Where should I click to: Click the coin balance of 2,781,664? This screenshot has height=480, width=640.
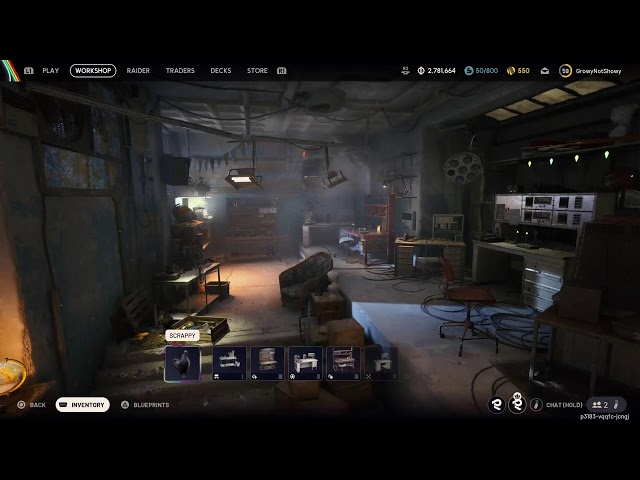click(436, 71)
